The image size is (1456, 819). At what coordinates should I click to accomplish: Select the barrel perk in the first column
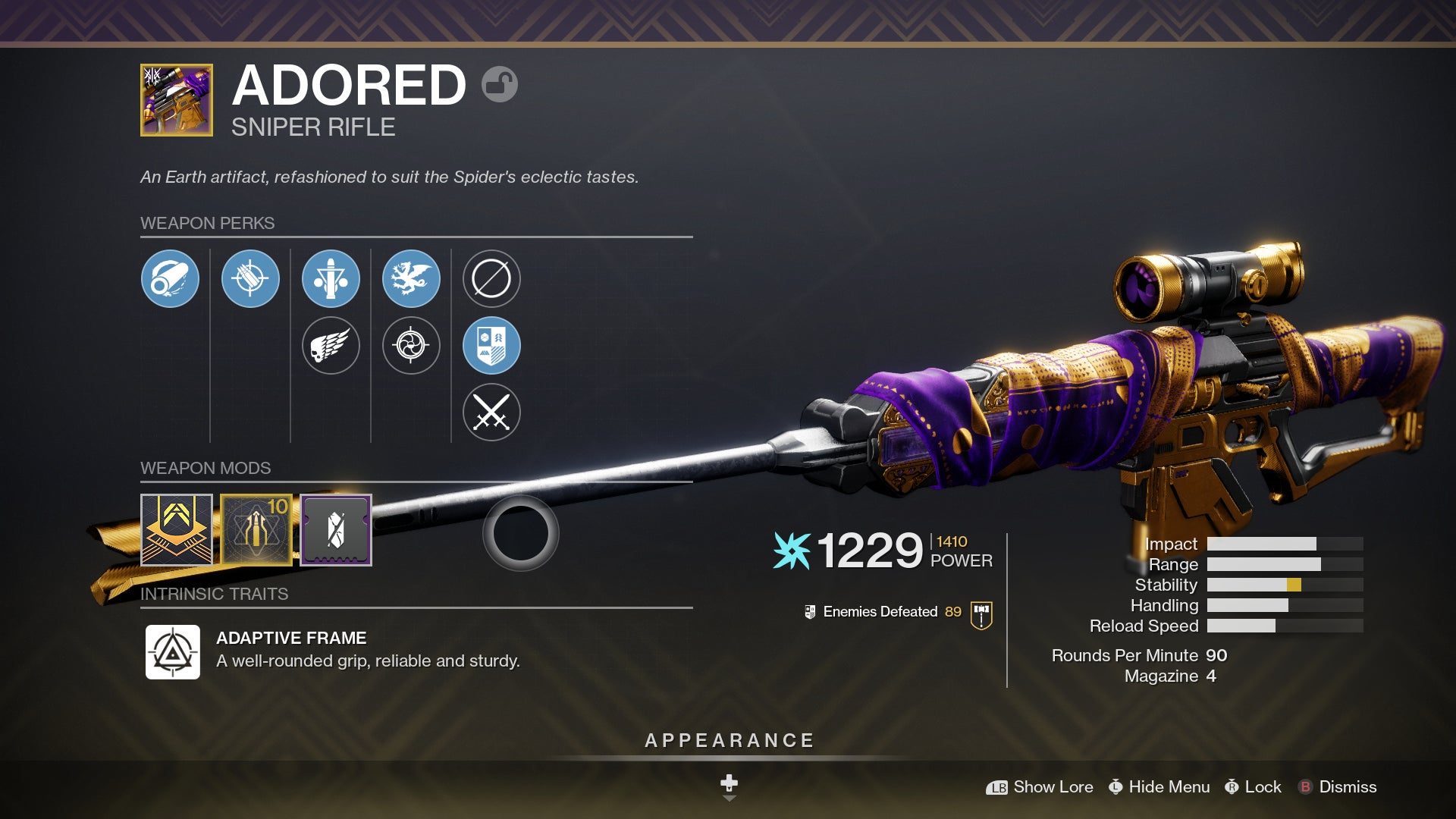(171, 278)
